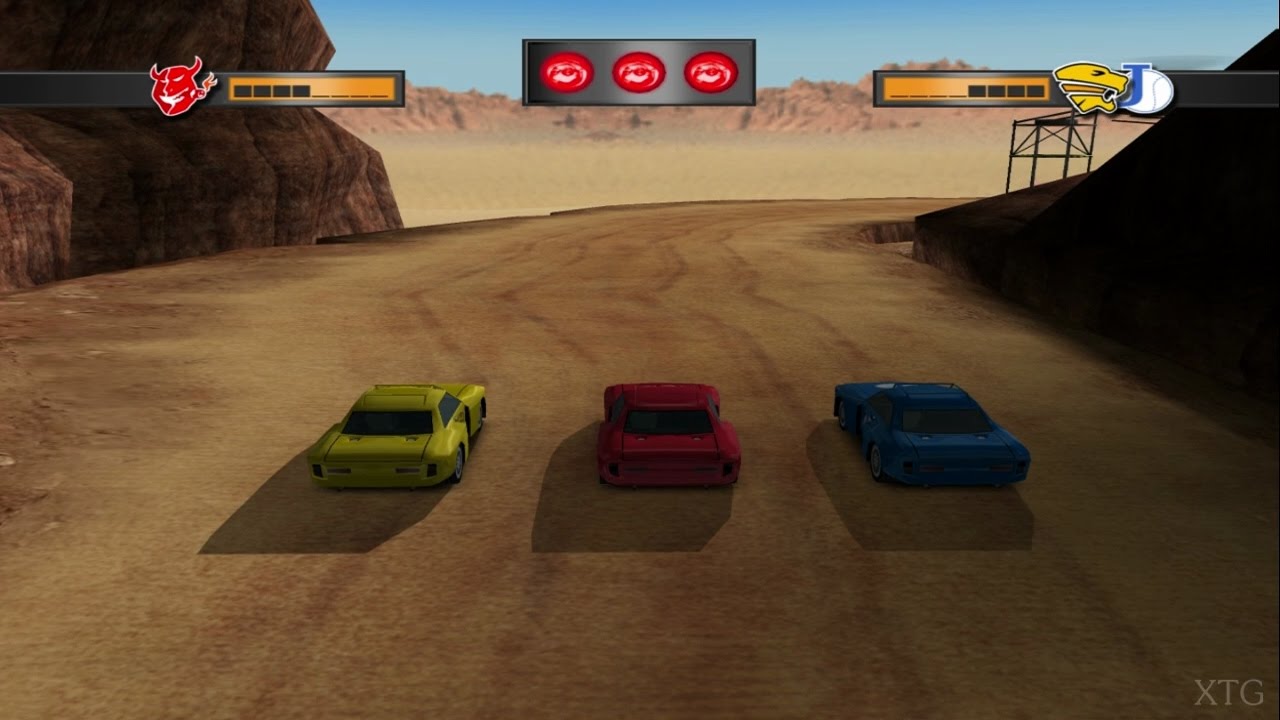Click the first red starting light
The image size is (1280, 720).
coord(565,70)
